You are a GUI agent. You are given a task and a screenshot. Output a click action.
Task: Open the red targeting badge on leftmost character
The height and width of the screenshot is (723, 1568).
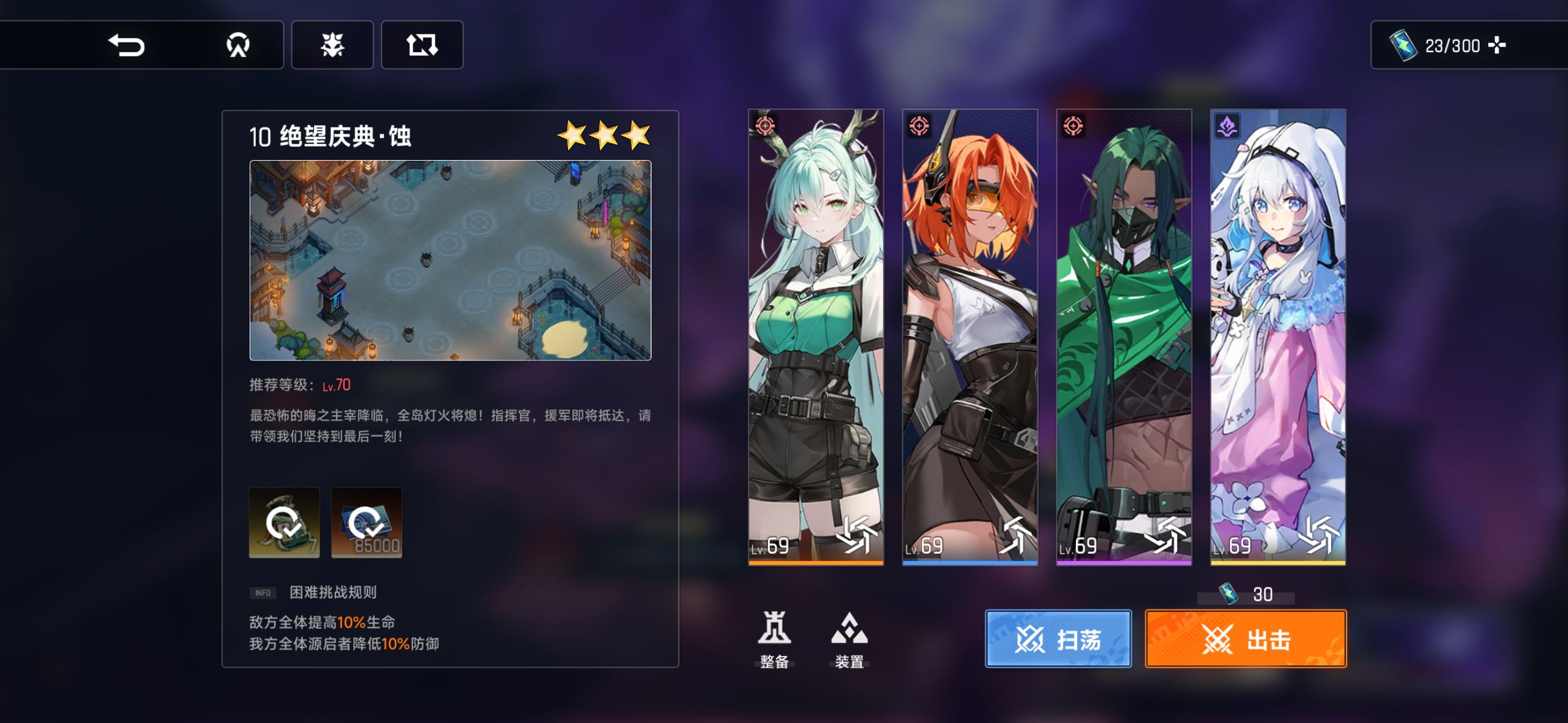point(766,127)
